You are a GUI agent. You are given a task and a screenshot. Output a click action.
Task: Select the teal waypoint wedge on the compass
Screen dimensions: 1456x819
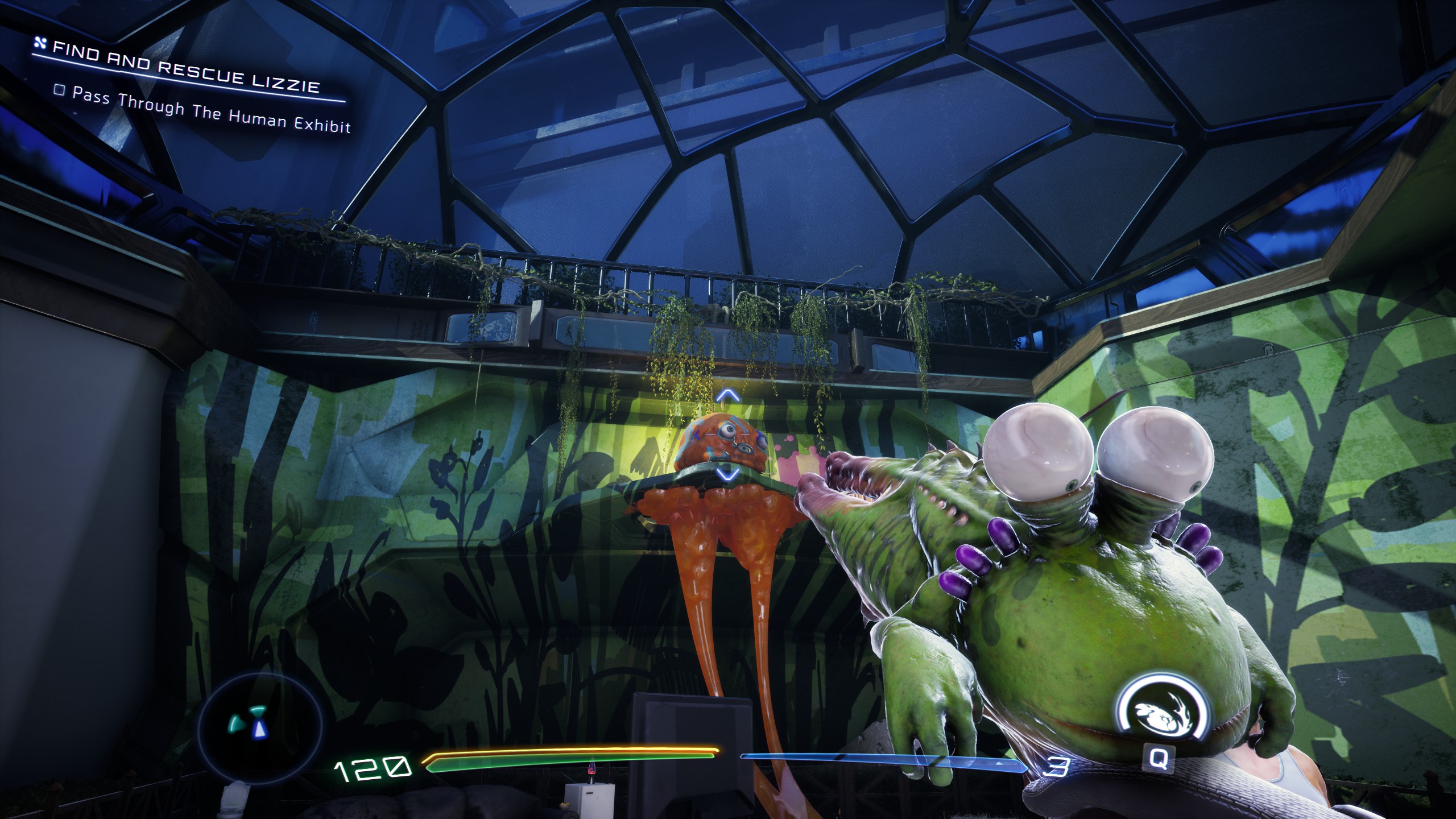pyautogui.click(x=258, y=711)
